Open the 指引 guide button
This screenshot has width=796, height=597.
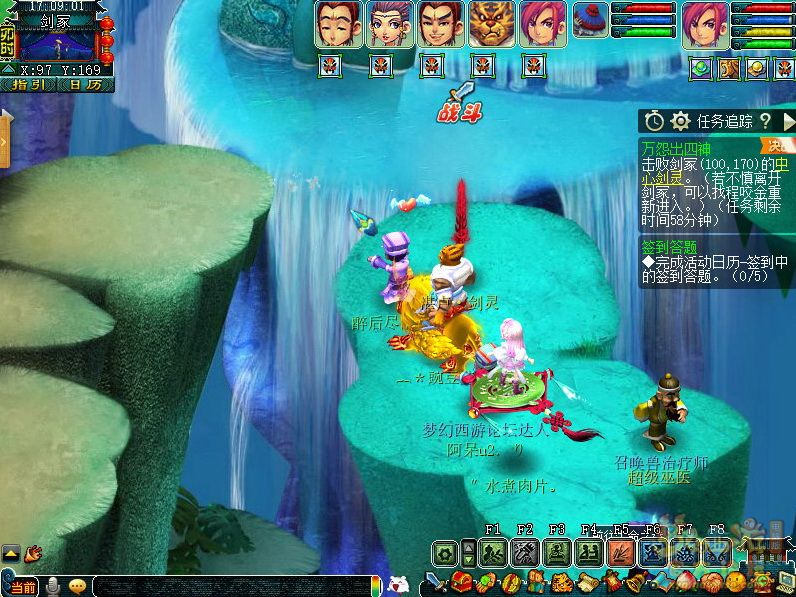28,85
